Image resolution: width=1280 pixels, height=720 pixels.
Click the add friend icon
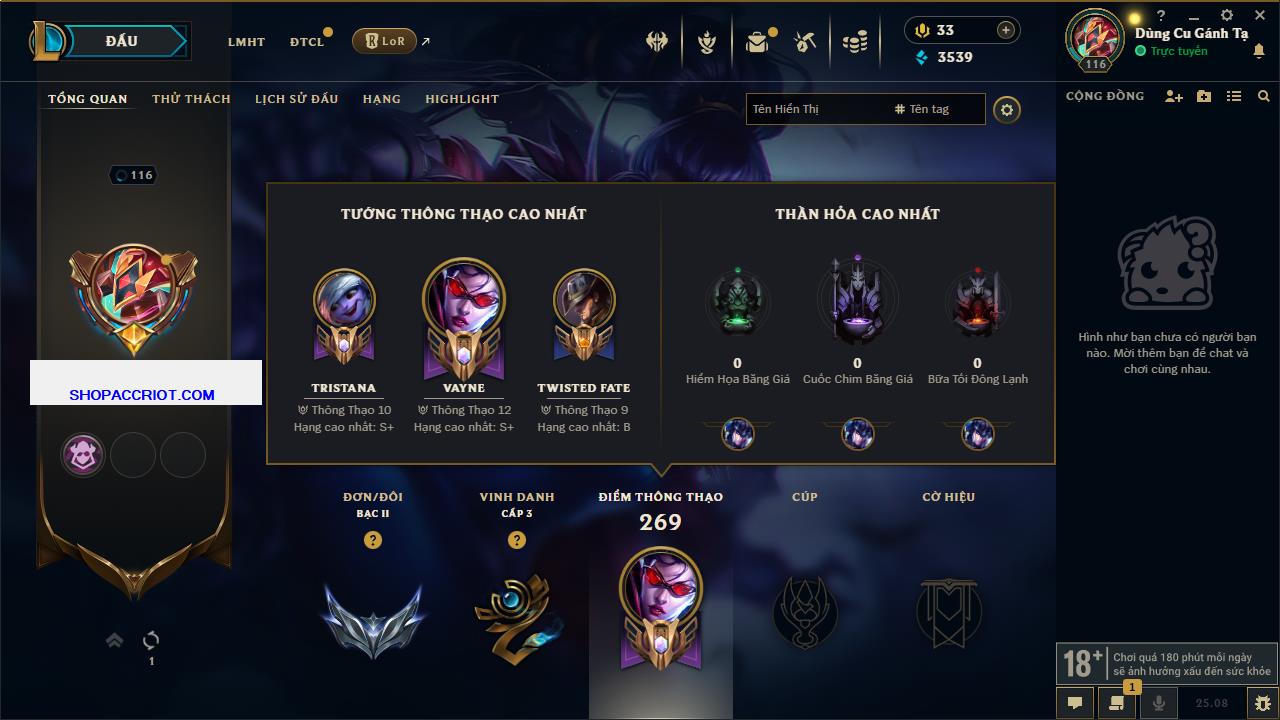coord(1174,96)
